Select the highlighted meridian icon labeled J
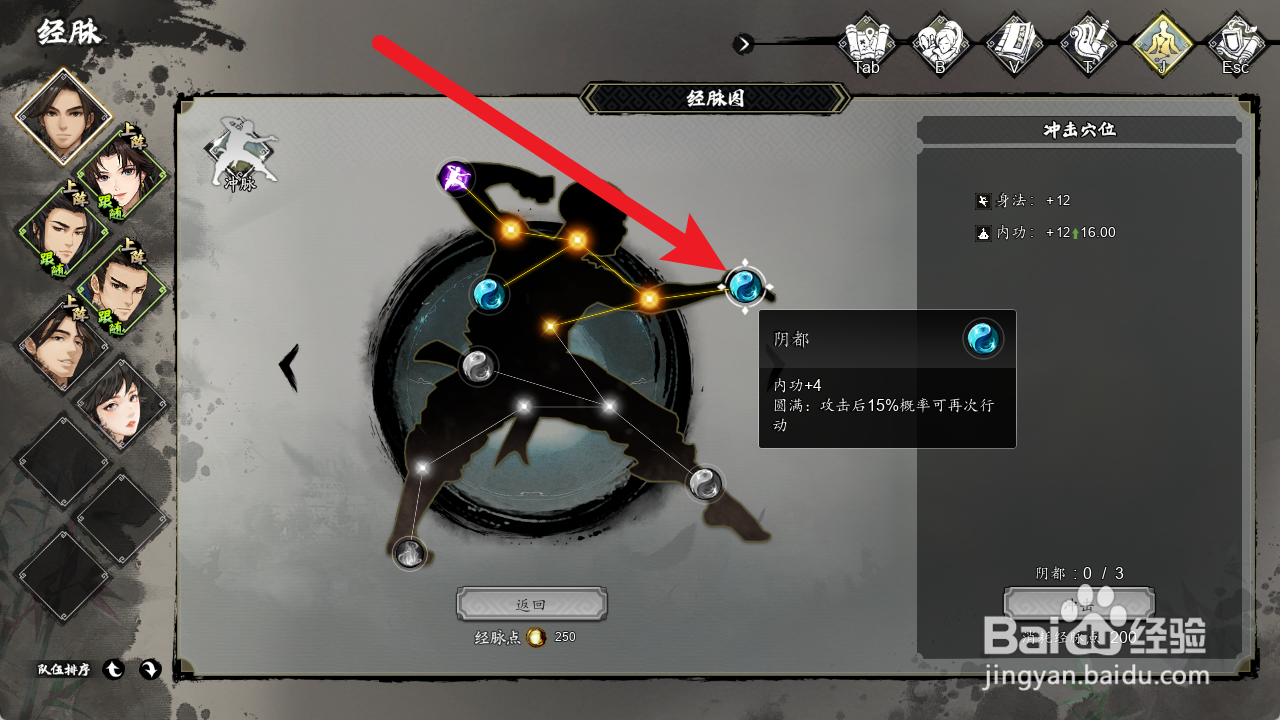 tap(1162, 44)
